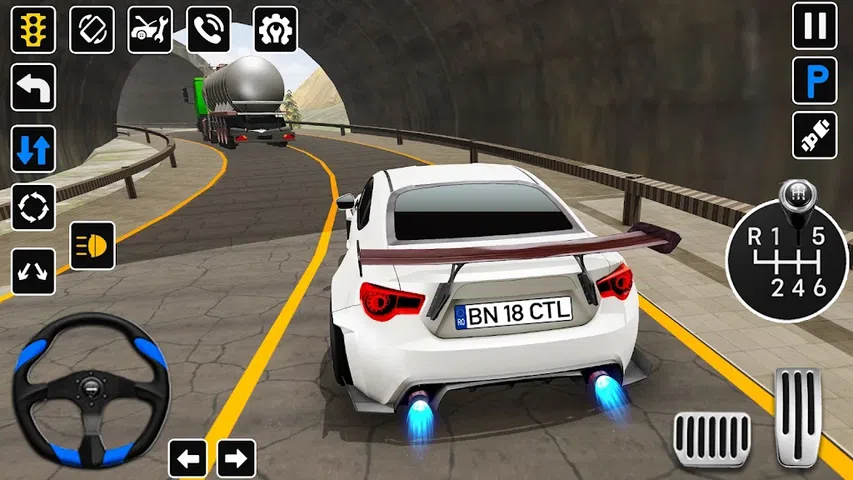Select the roundabout circular arrows icon
Screen dimensions: 853x480
[33, 208]
